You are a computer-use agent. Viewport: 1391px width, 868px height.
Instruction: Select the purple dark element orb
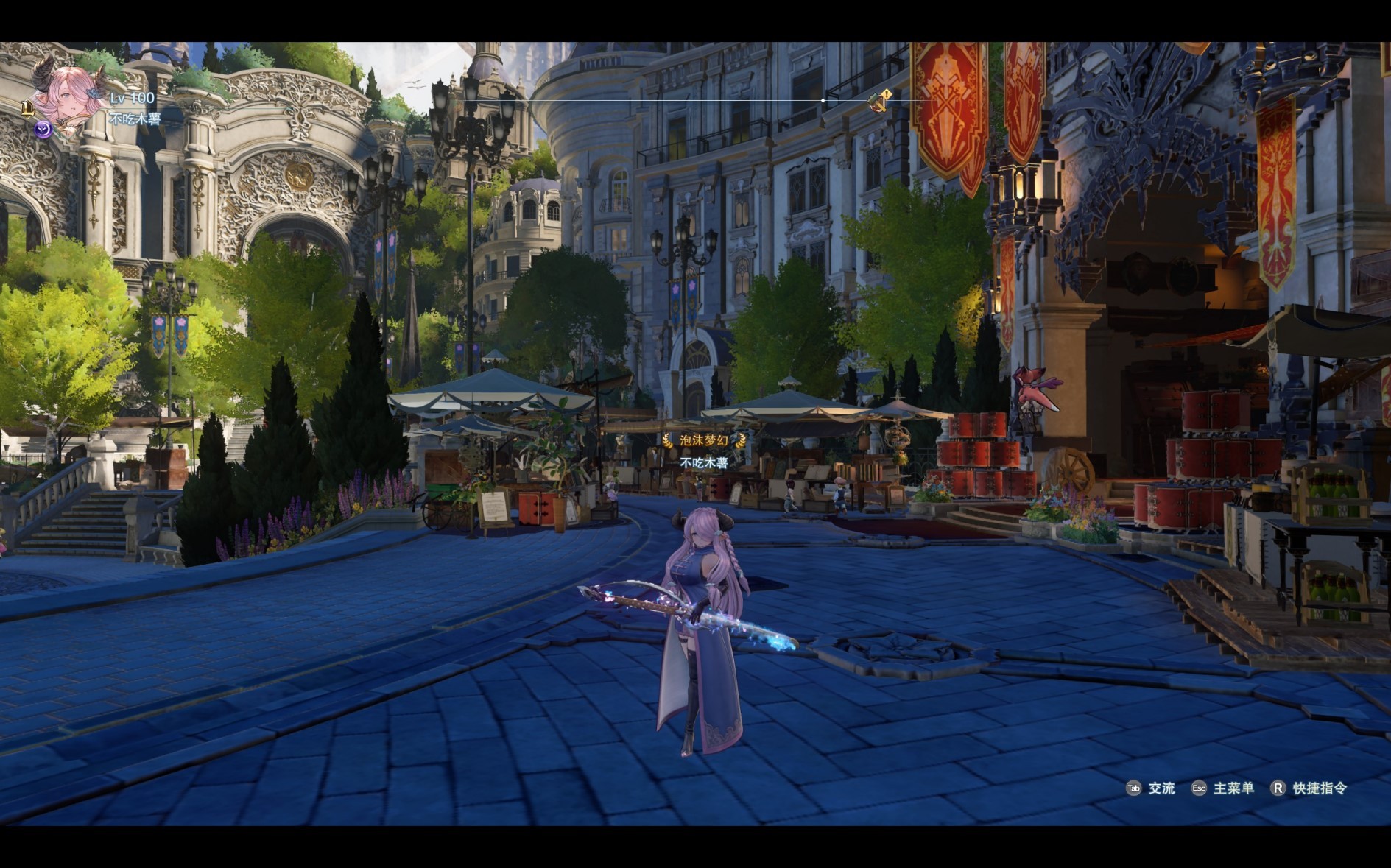(x=43, y=130)
